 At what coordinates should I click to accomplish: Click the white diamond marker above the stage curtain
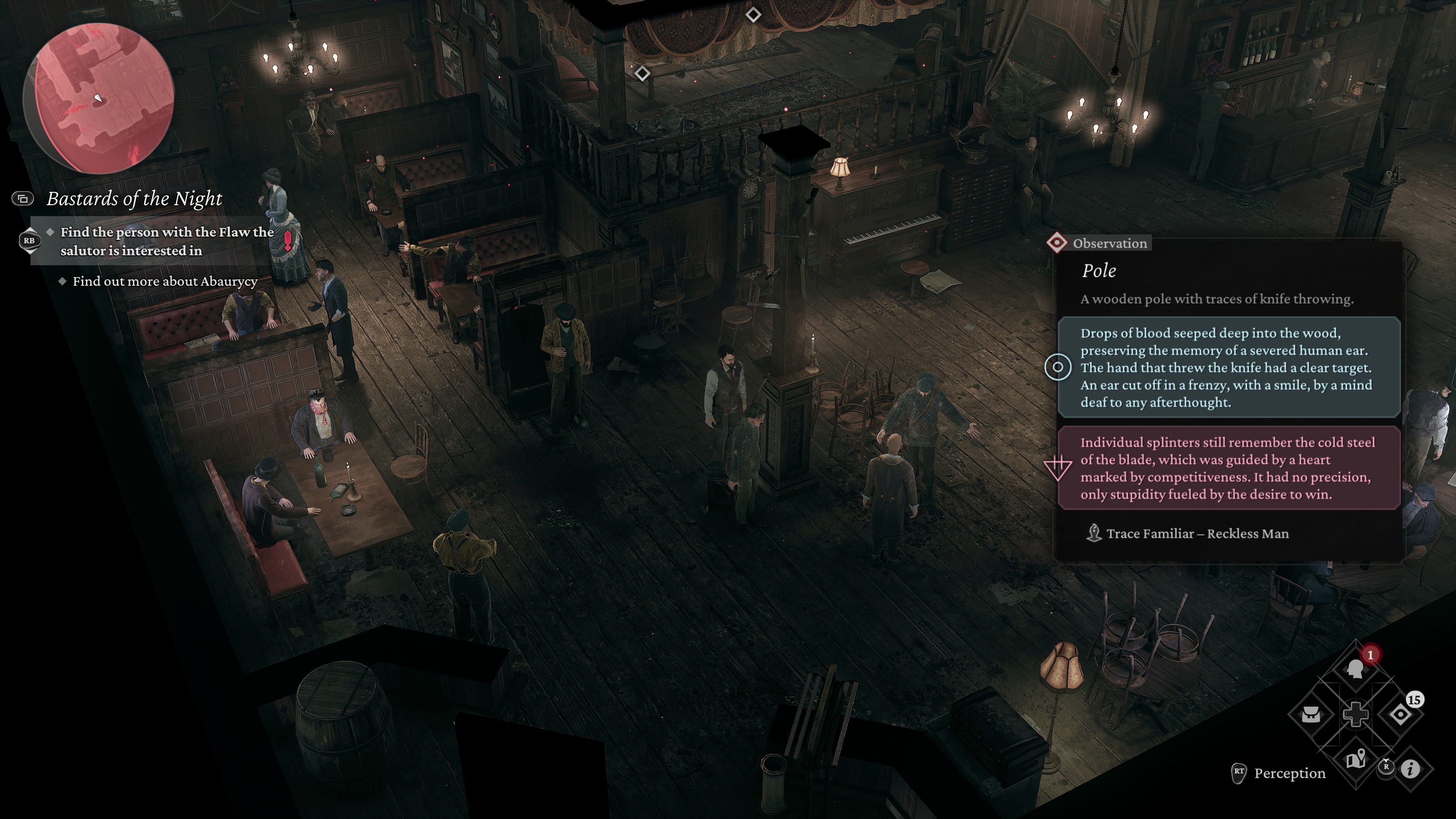point(753,15)
